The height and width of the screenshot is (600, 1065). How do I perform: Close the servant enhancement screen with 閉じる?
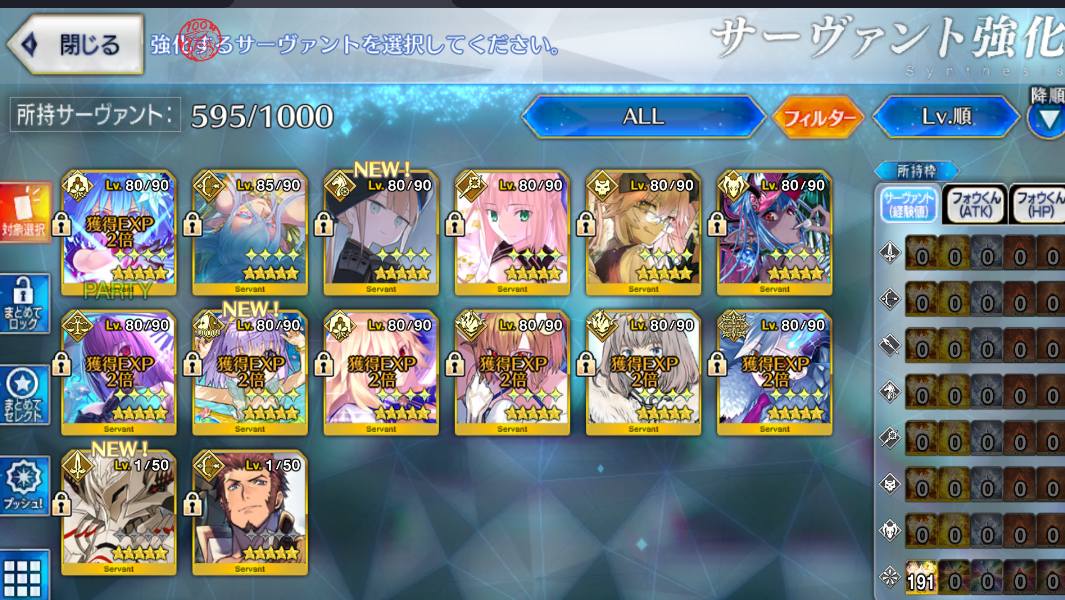coord(76,44)
